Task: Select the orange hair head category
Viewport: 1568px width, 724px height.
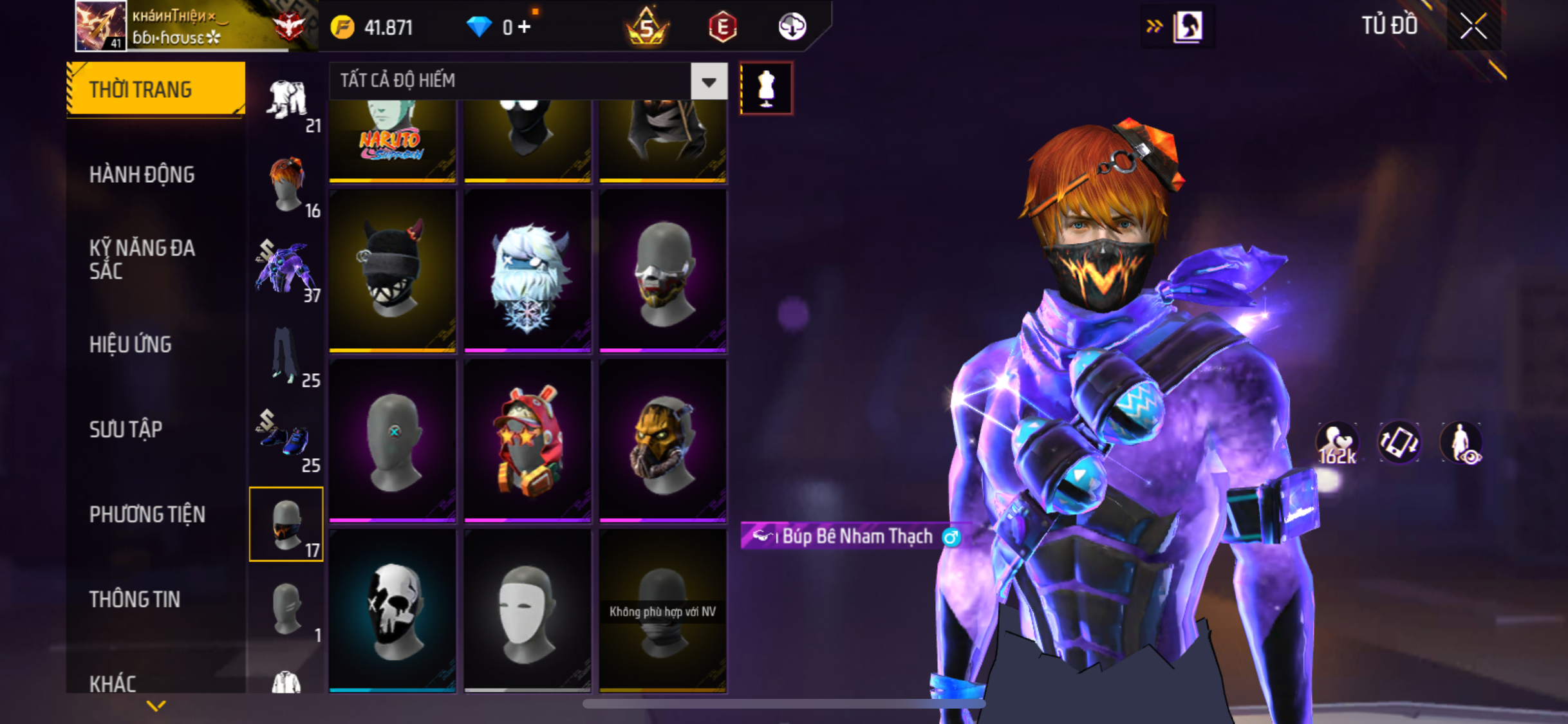Action: pyautogui.click(x=287, y=186)
